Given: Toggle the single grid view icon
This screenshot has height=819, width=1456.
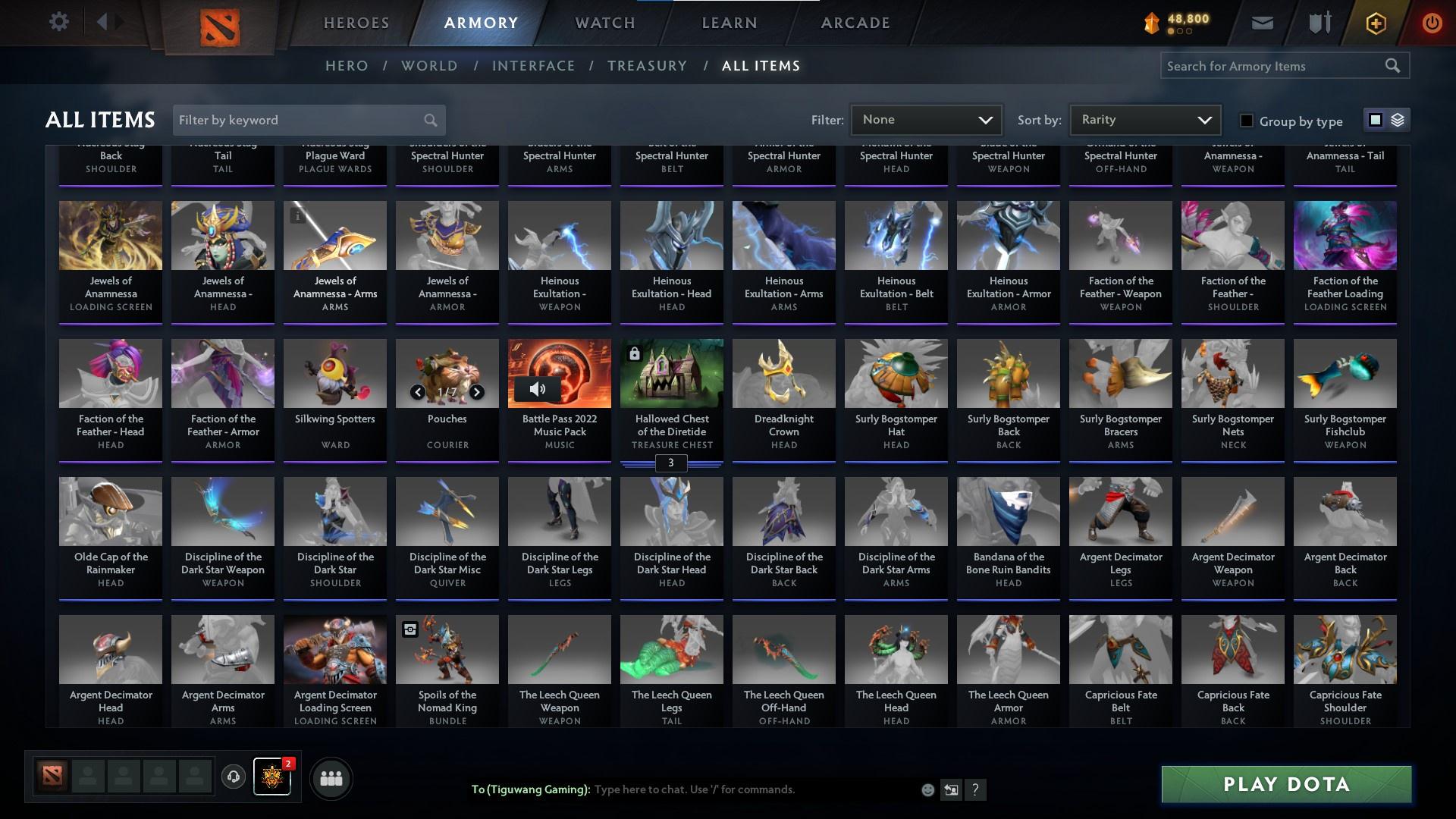Looking at the screenshot, I should 1376,119.
